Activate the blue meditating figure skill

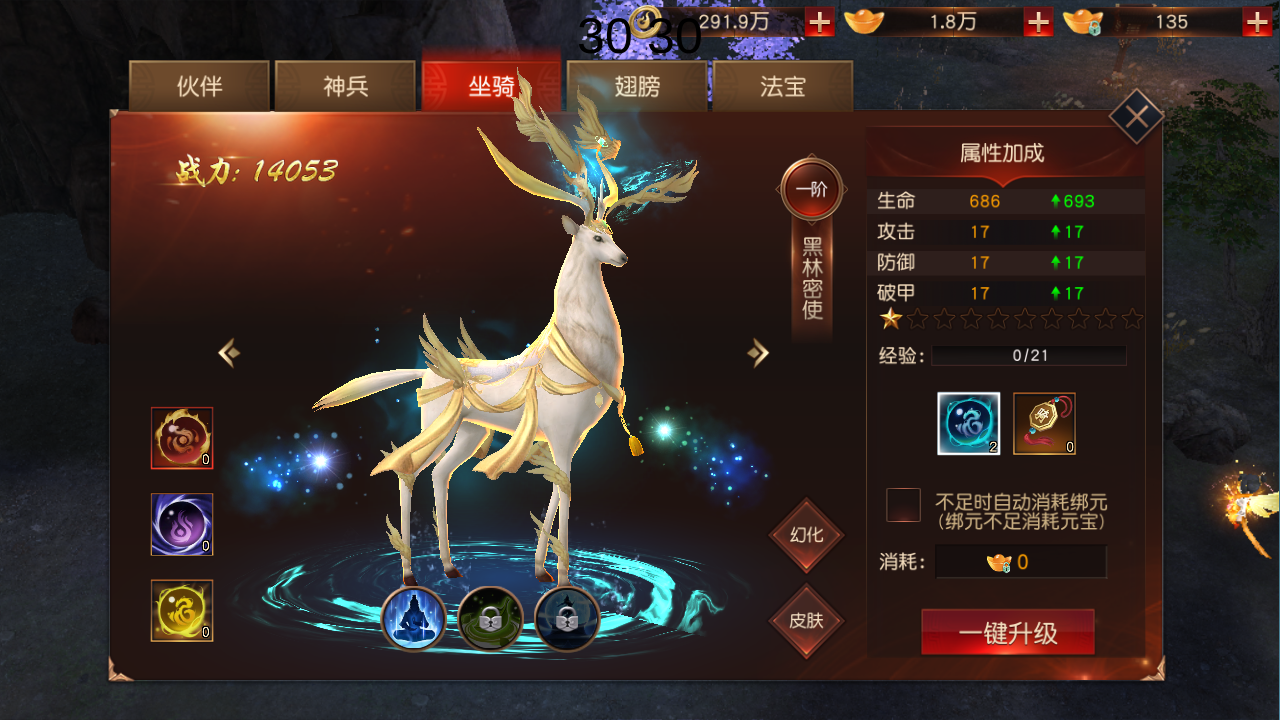tap(414, 619)
